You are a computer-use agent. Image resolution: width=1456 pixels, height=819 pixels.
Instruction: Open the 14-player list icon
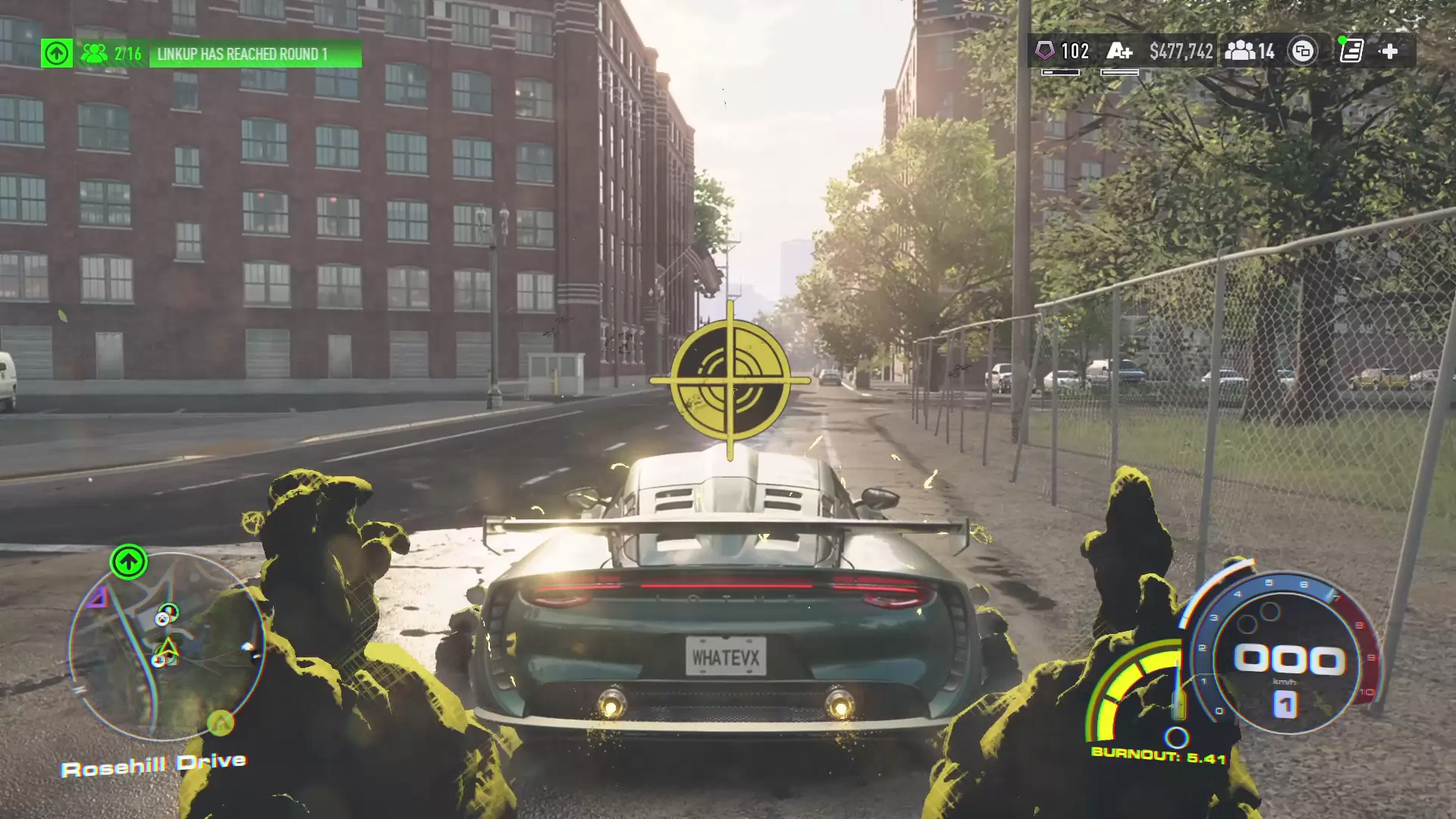tap(1249, 51)
